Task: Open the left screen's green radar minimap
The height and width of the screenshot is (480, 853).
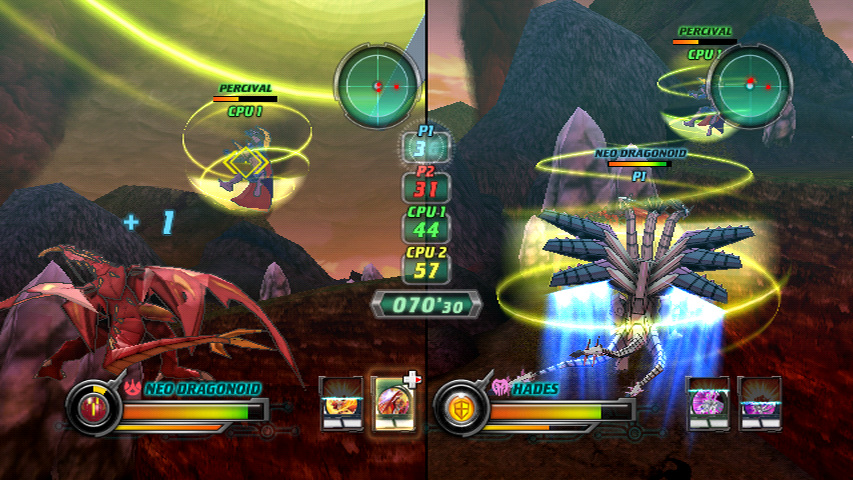Action: (377, 86)
